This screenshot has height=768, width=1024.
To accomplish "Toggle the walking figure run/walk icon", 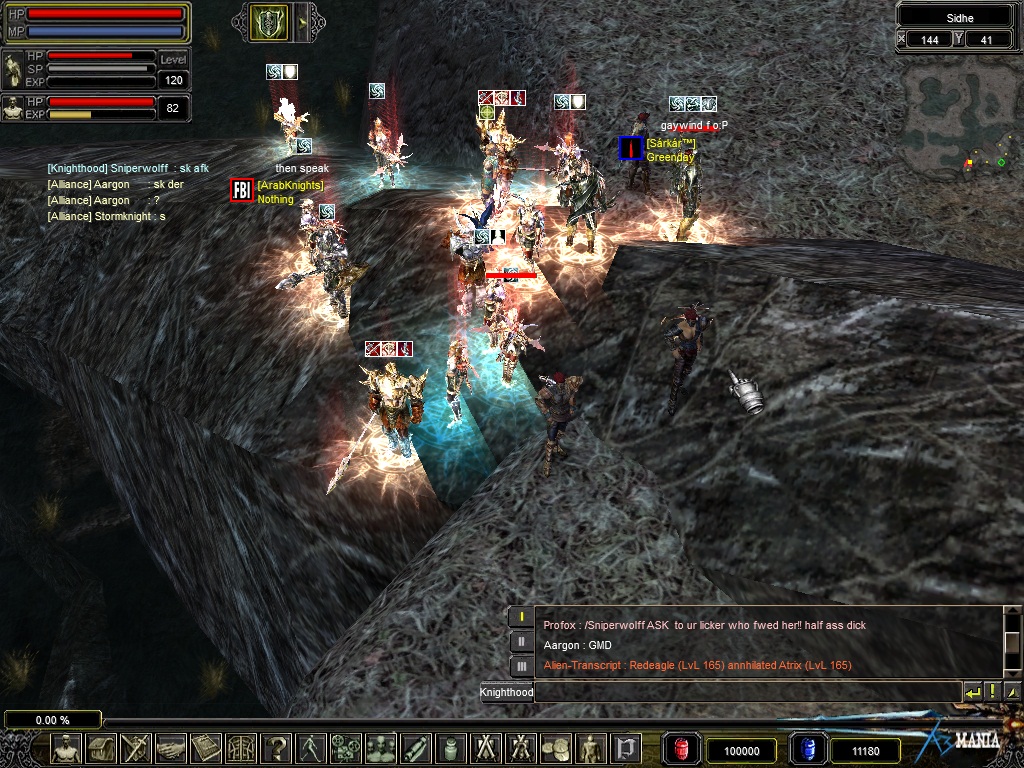I will (x=310, y=748).
